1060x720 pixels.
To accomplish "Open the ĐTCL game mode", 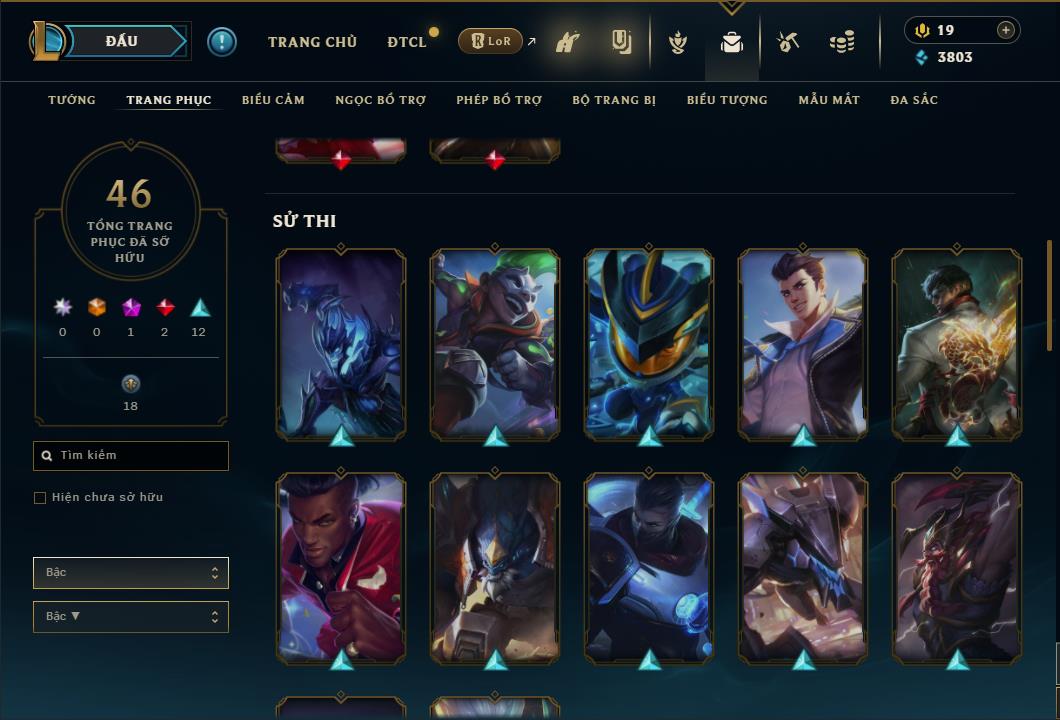I will pyautogui.click(x=406, y=42).
